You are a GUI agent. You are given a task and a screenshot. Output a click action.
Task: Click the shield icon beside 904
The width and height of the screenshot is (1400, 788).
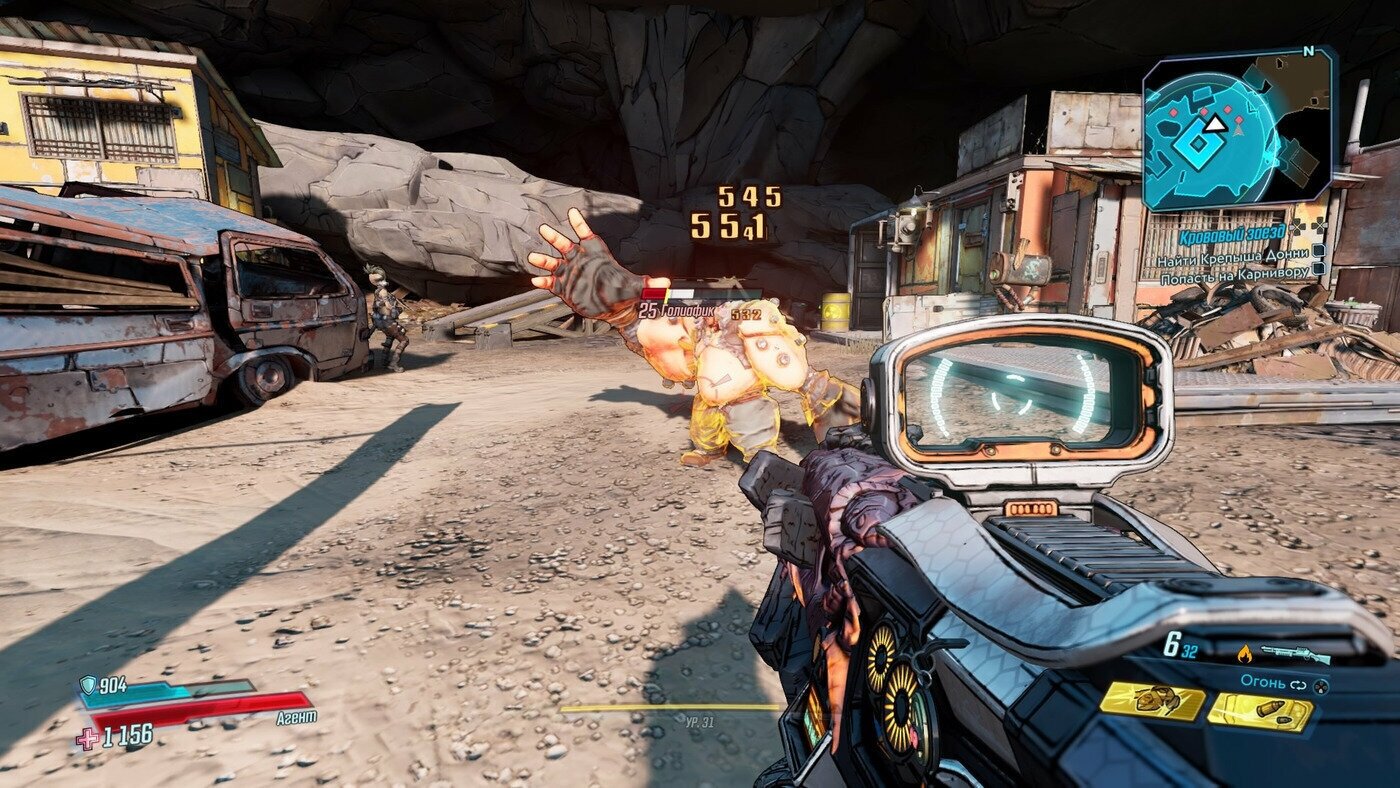click(88, 684)
